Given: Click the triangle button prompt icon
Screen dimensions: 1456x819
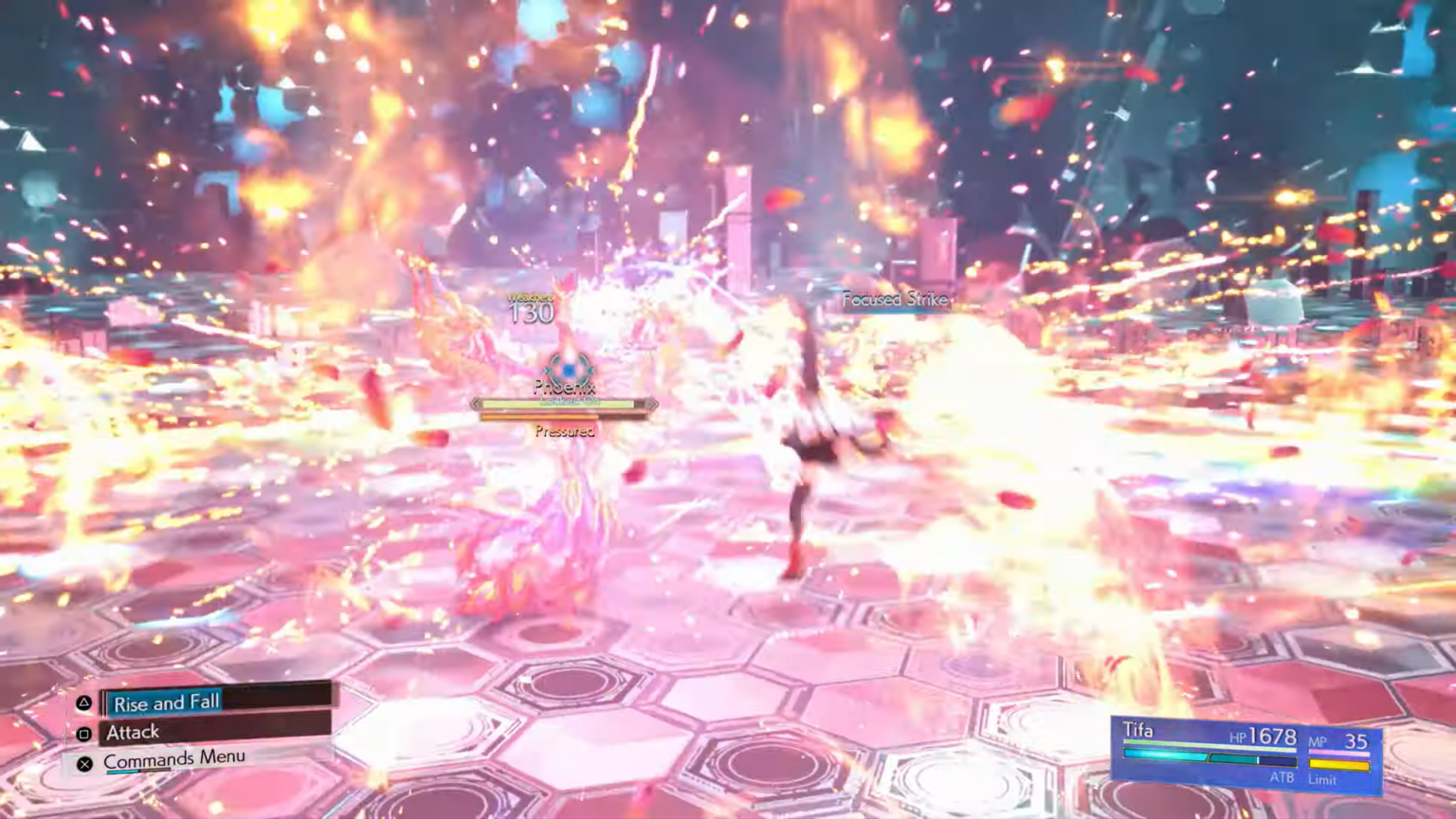Looking at the screenshot, I should click(x=83, y=701).
